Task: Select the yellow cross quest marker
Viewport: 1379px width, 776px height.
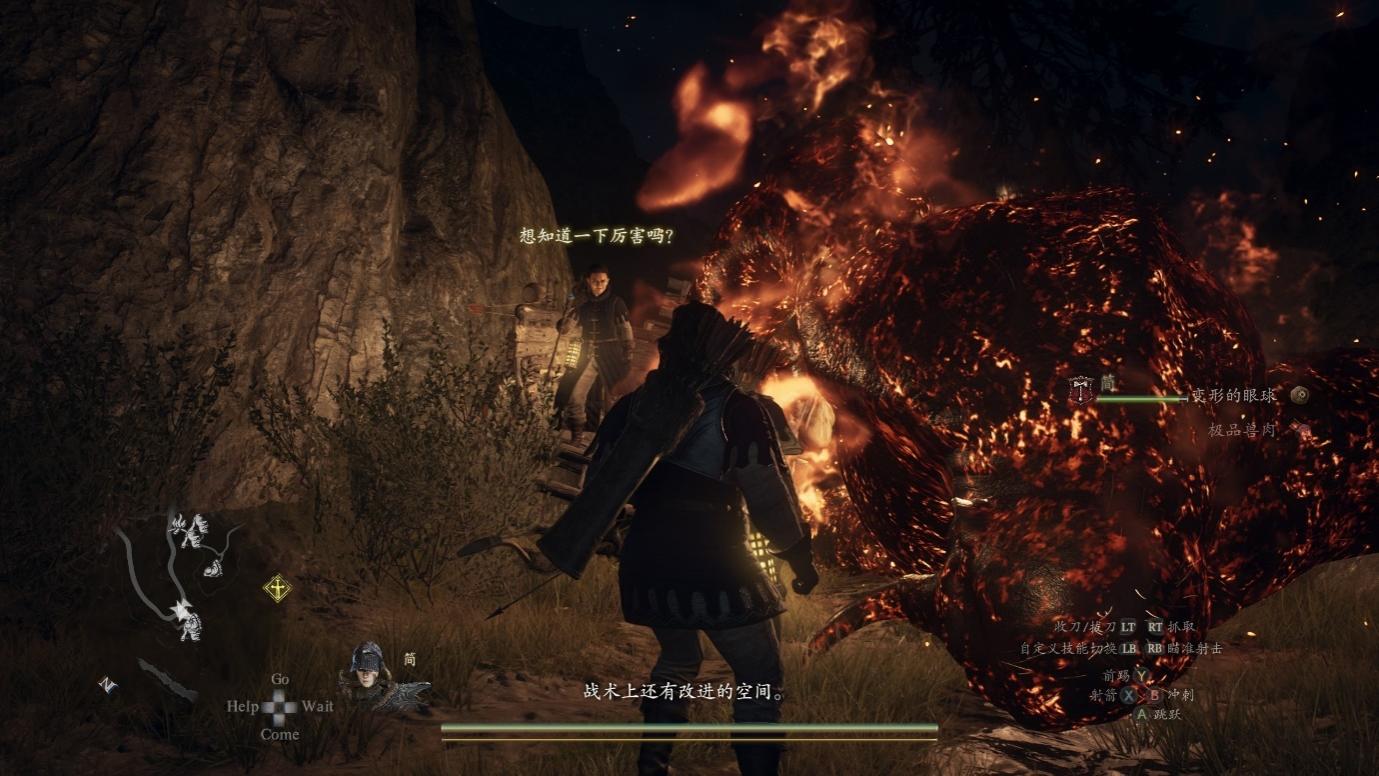Action: 277,588
